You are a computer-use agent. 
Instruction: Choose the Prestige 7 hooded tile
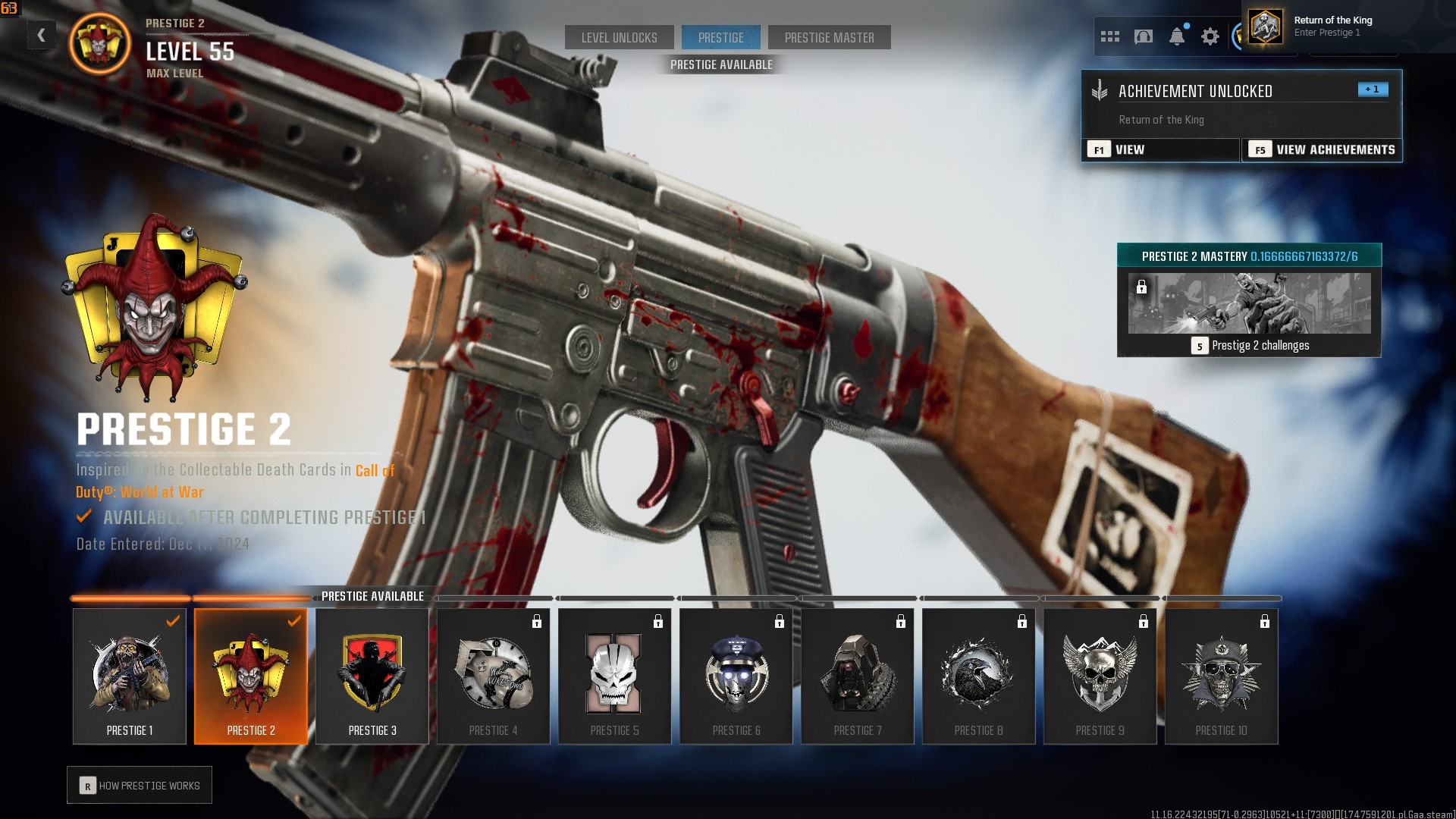pos(858,676)
